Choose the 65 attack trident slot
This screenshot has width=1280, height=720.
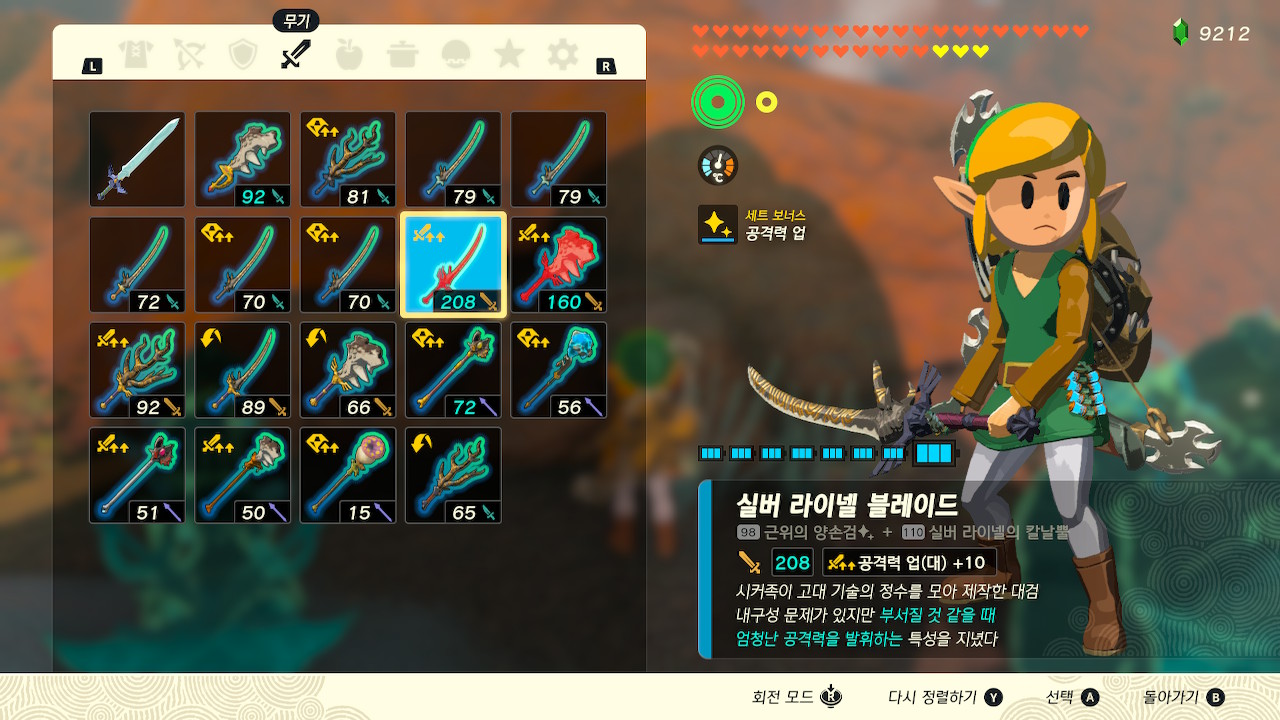coord(453,476)
